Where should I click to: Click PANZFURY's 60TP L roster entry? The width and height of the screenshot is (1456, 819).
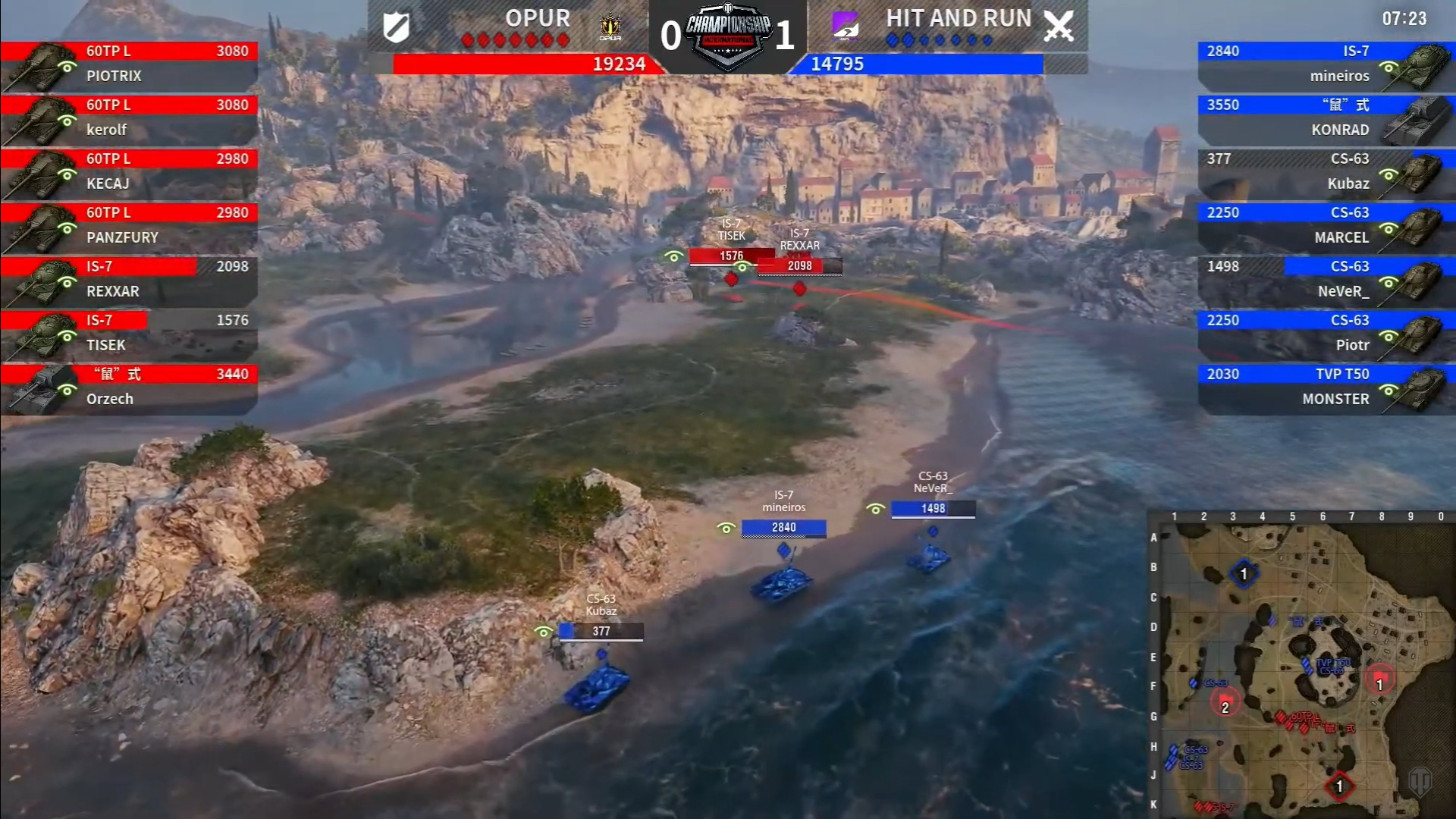[x=129, y=226]
